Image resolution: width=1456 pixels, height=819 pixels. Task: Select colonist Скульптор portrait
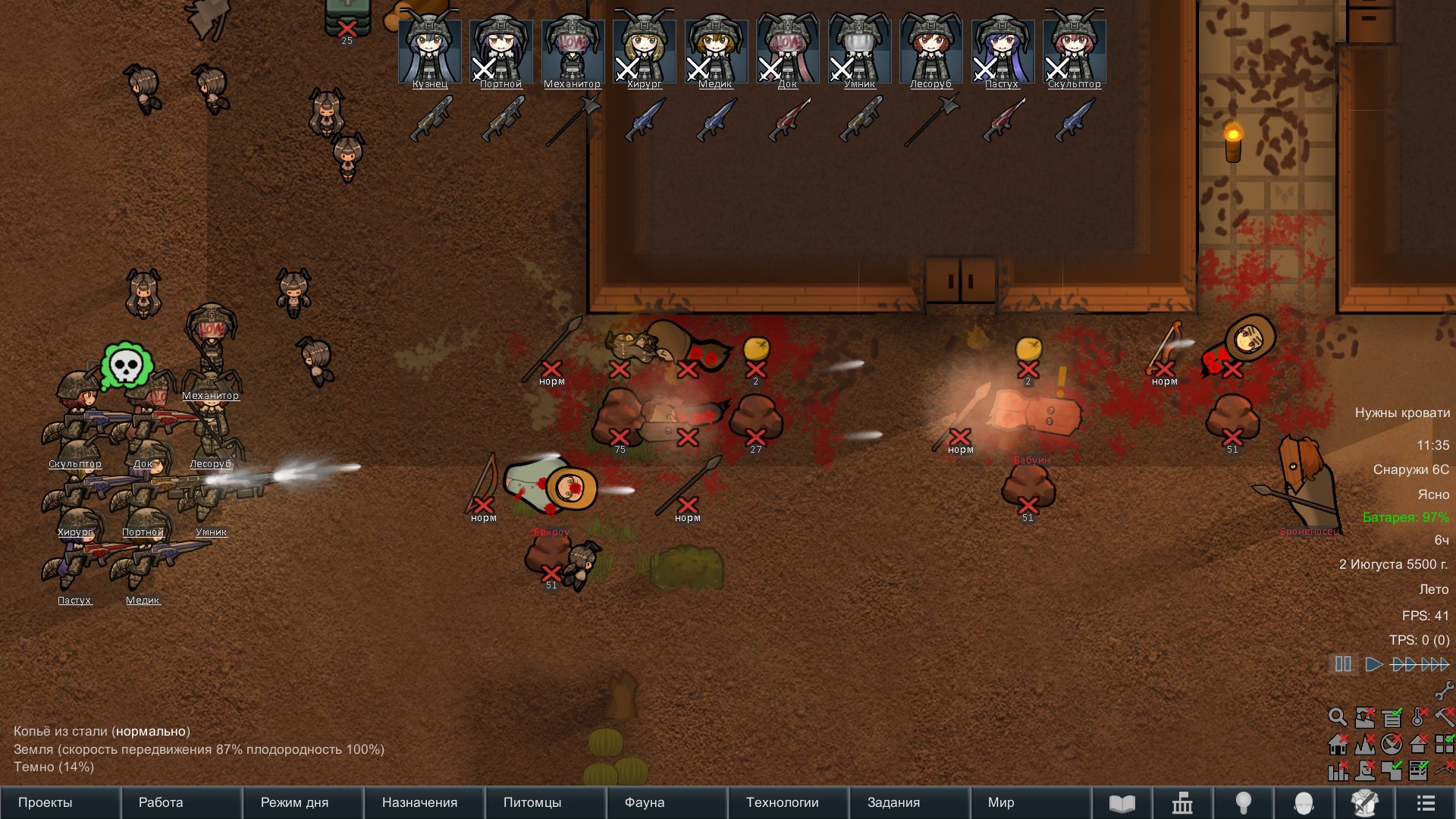tap(1074, 50)
